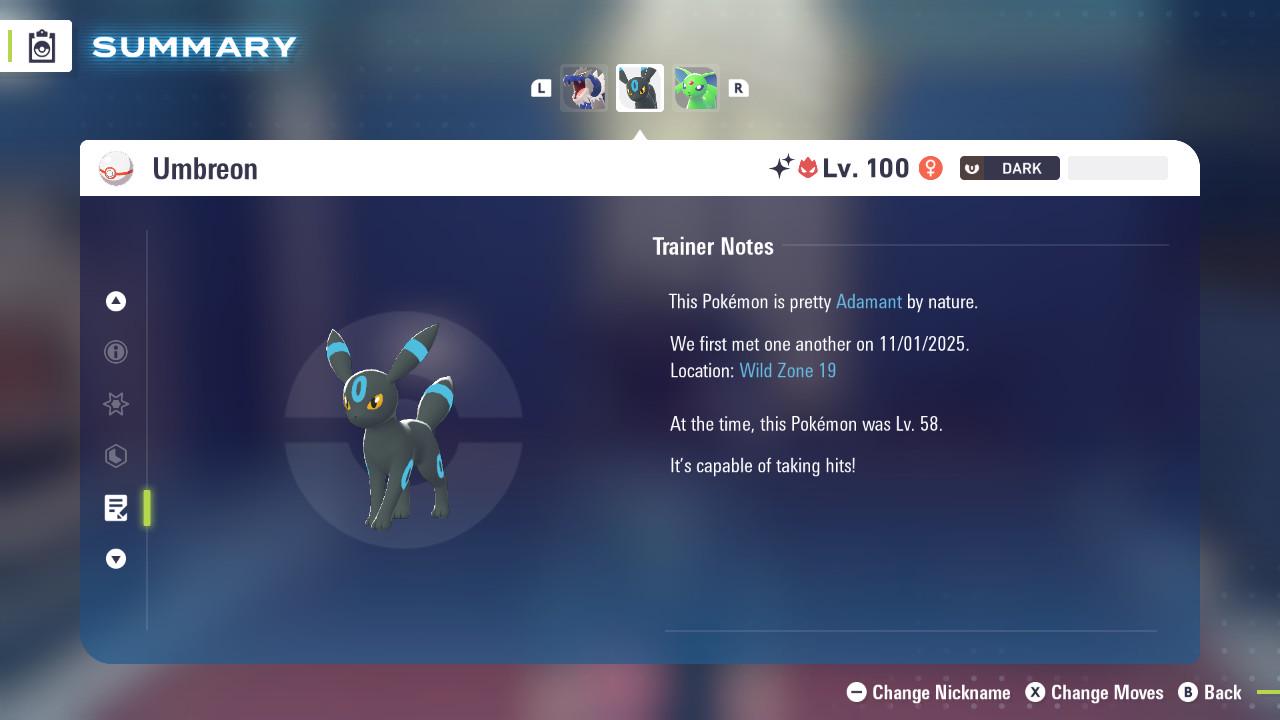Click the Dark type badge
This screenshot has height=720, width=1280.
coord(1009,168)
